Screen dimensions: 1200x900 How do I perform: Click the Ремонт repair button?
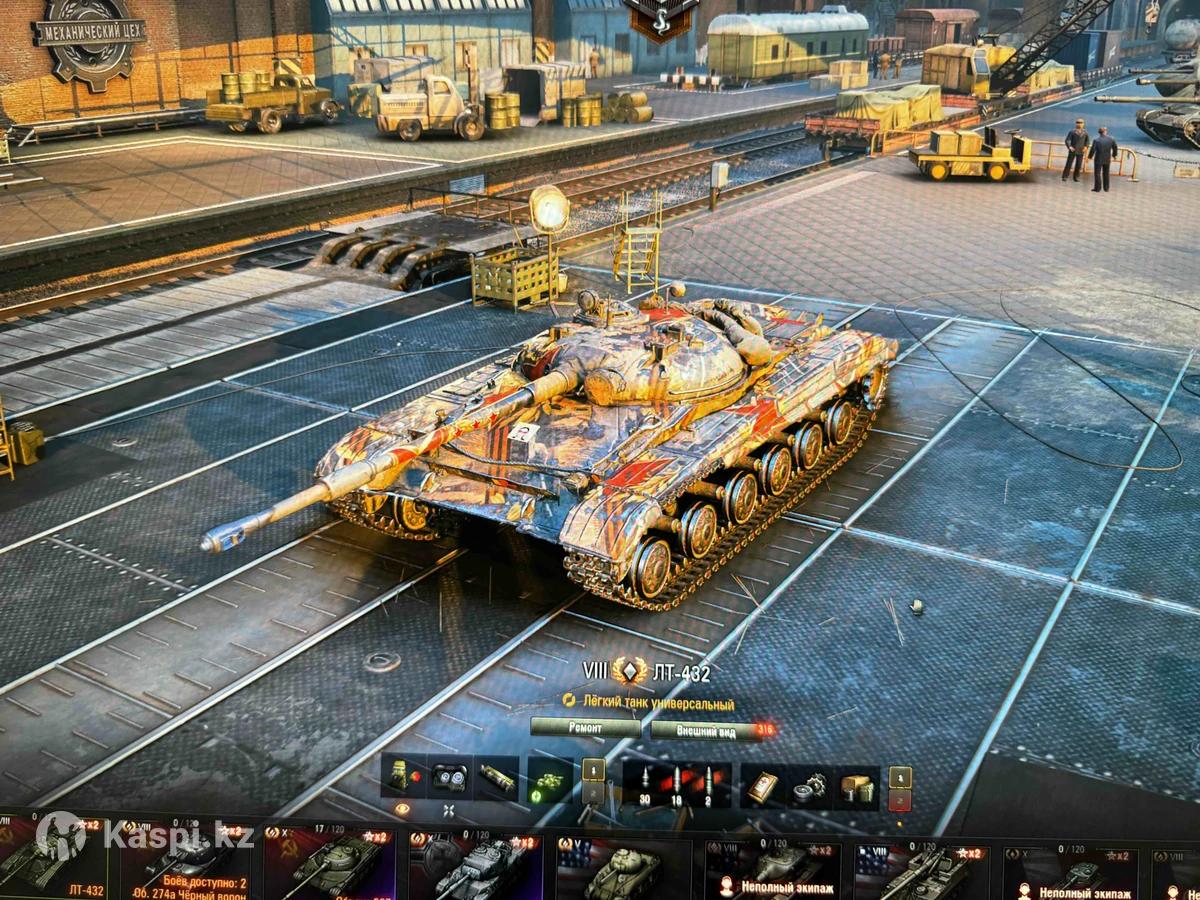pyautogui.click(x=585, y=728)
